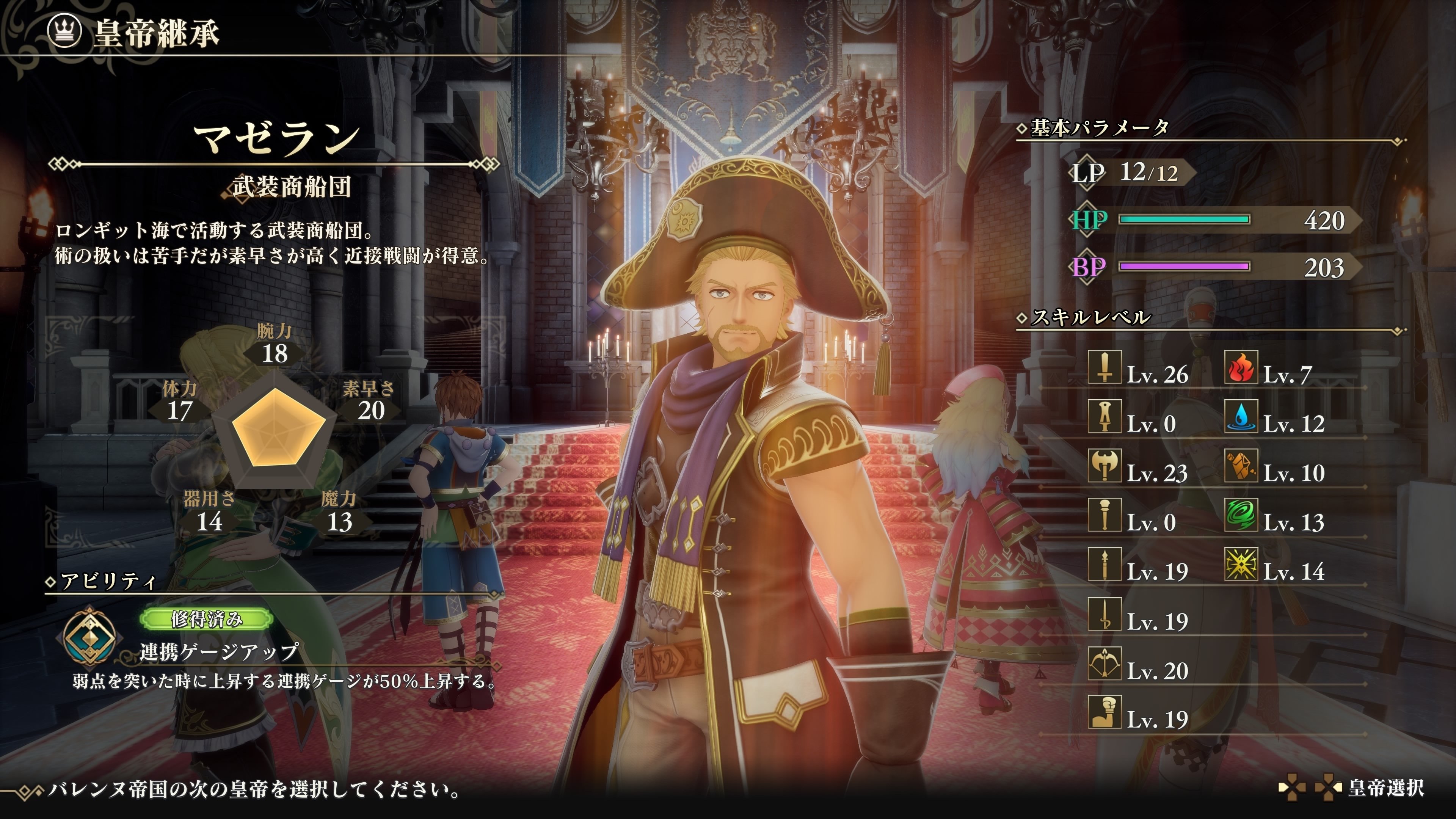Select the spear skill icon
This screenshot has height=819, width=1456.
1104,564
